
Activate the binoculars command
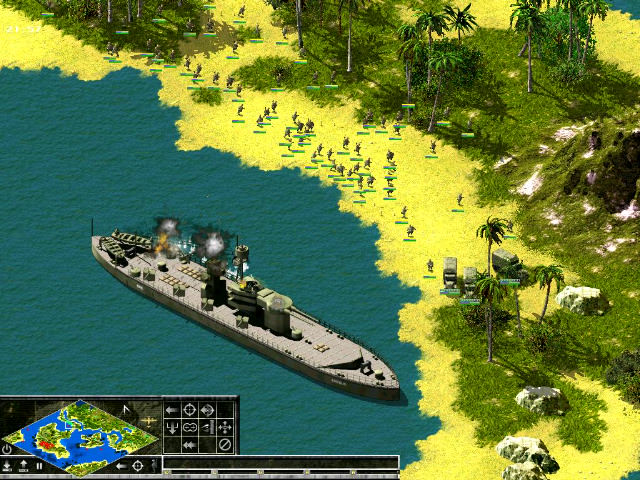tap(190, 427)
